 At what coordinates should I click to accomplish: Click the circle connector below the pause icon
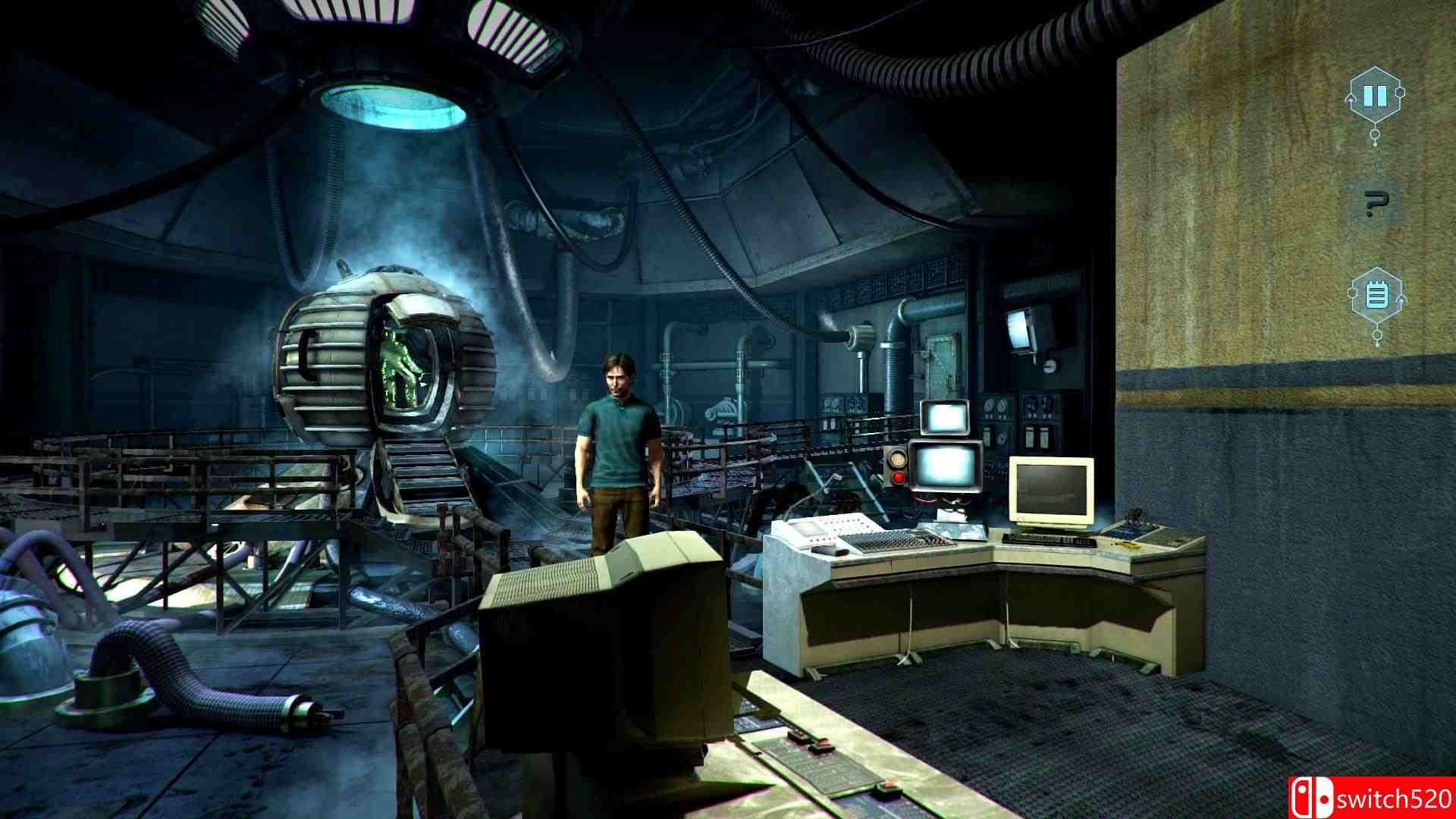point(1374,134)
